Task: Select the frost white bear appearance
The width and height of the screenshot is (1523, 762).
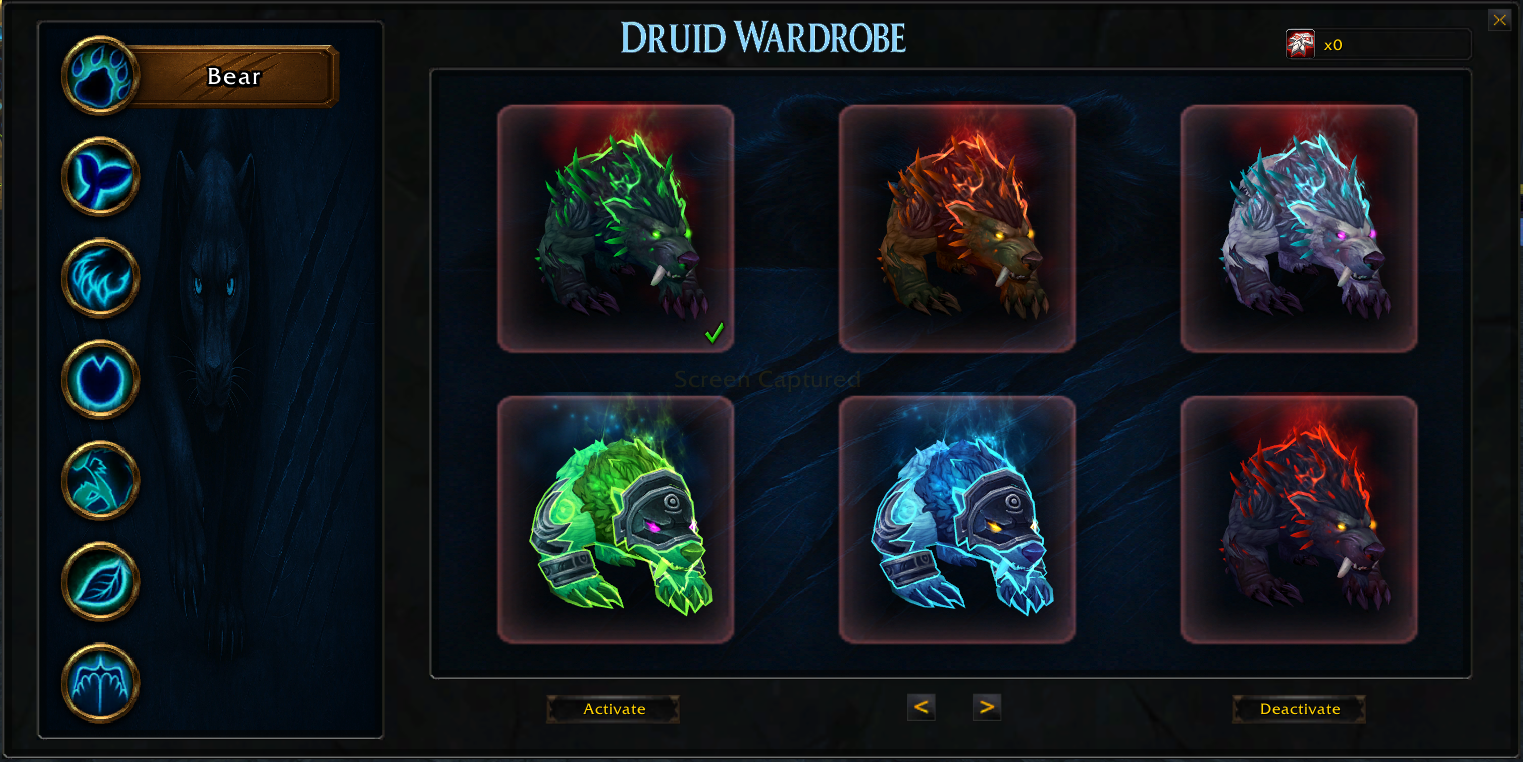Action: [1298, 228]
